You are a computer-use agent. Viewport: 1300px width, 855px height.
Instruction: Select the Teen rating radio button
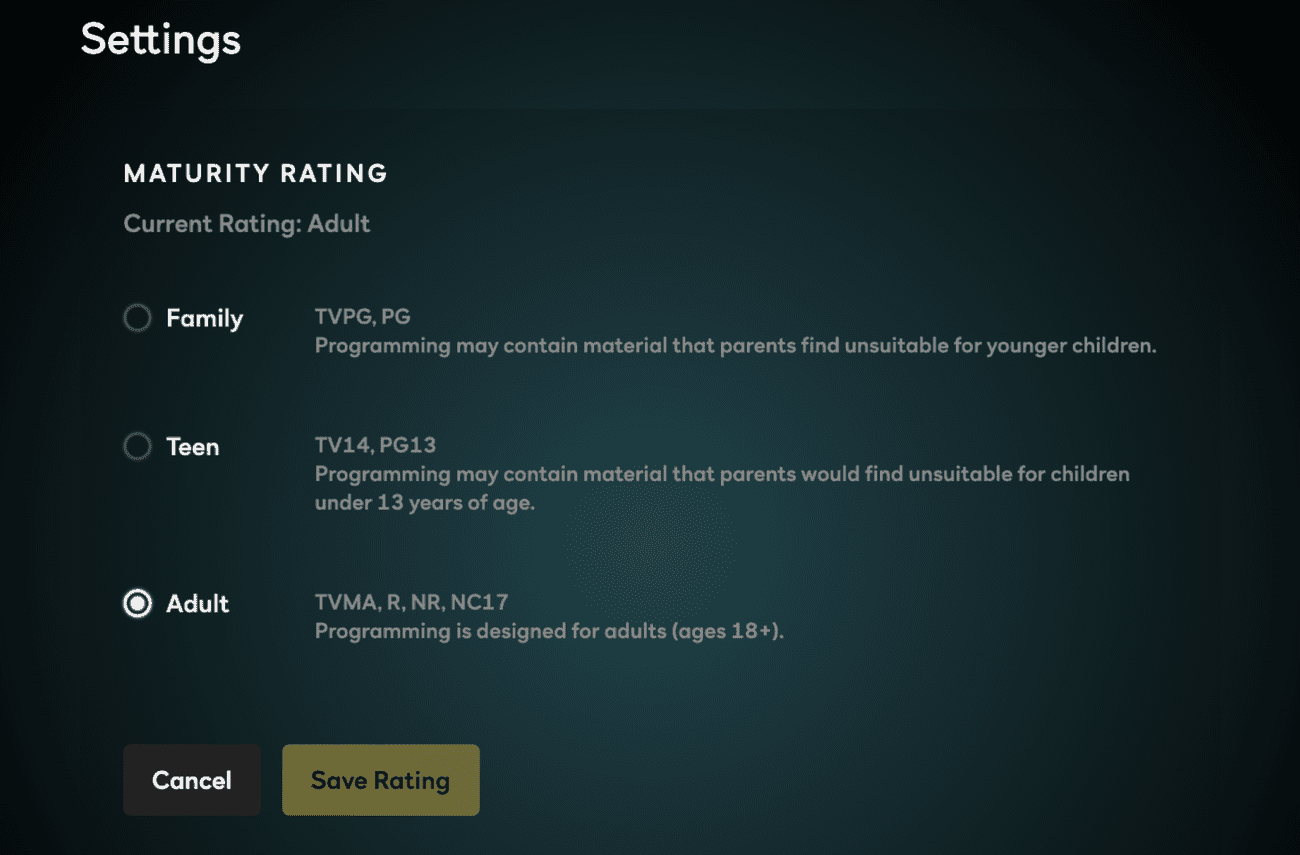pyautogui.click(x=137, y=446)
